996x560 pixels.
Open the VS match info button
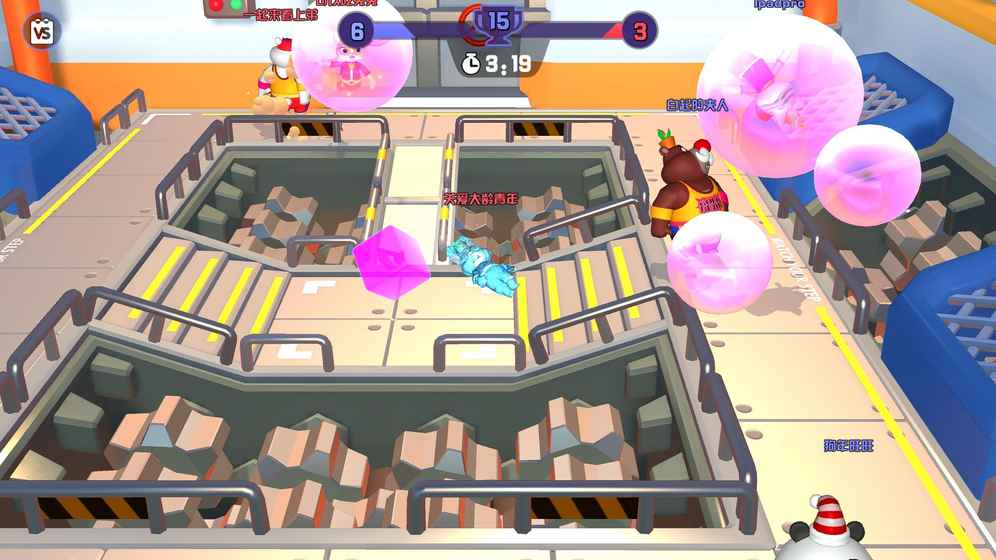click(41, 31)
